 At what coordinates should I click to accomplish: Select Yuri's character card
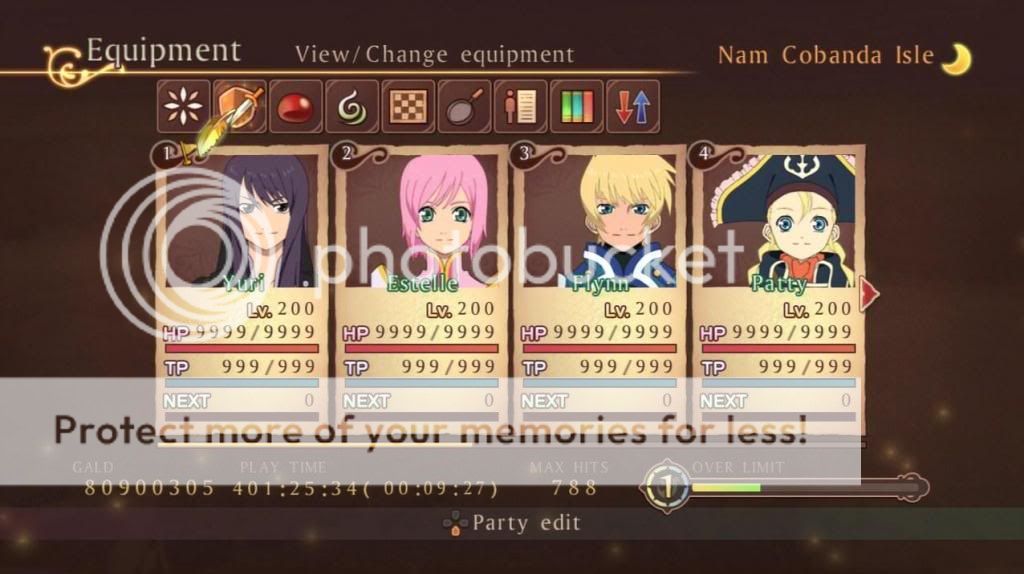[241, 290]
